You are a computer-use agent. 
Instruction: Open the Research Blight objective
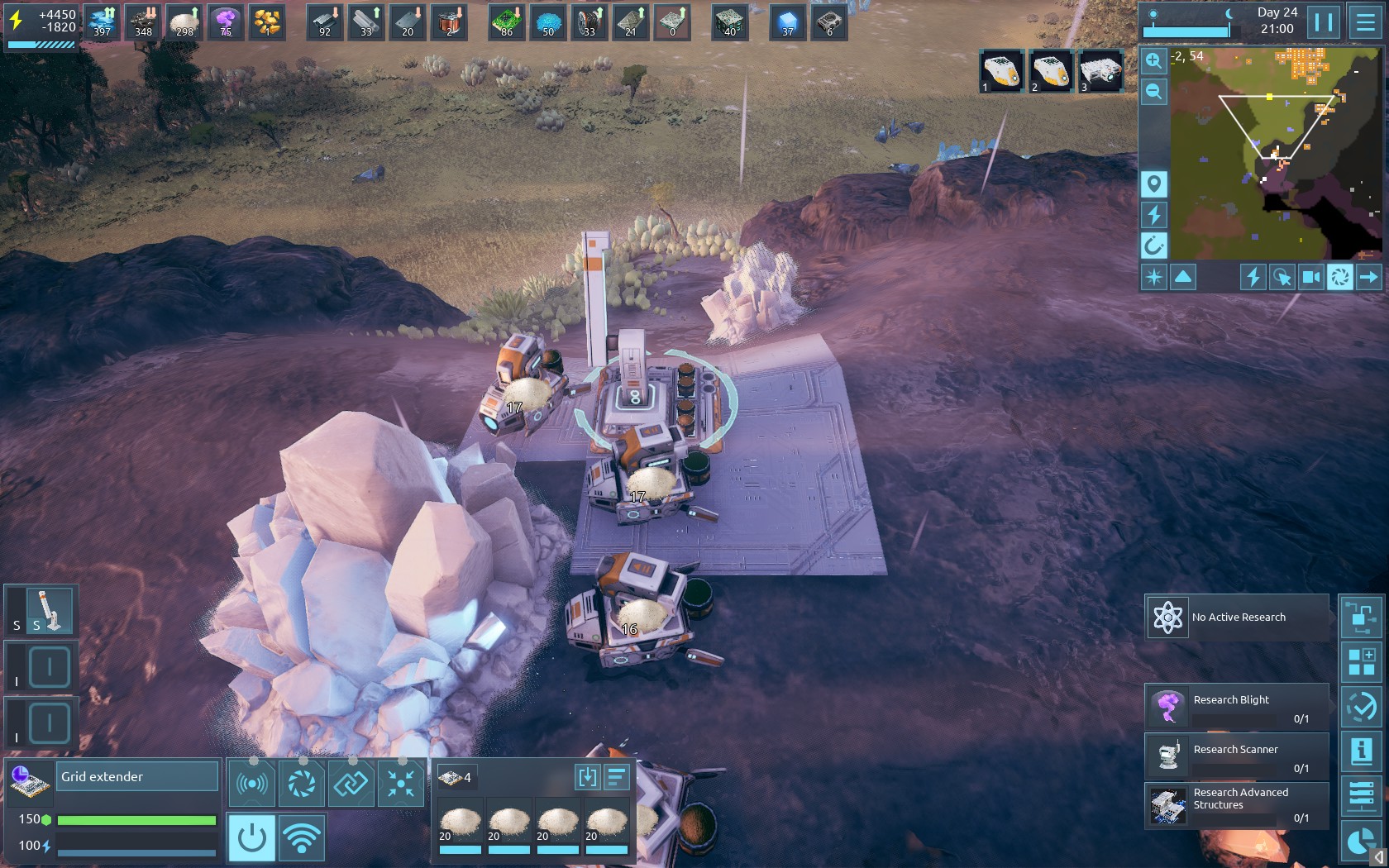click(1237, 708)
